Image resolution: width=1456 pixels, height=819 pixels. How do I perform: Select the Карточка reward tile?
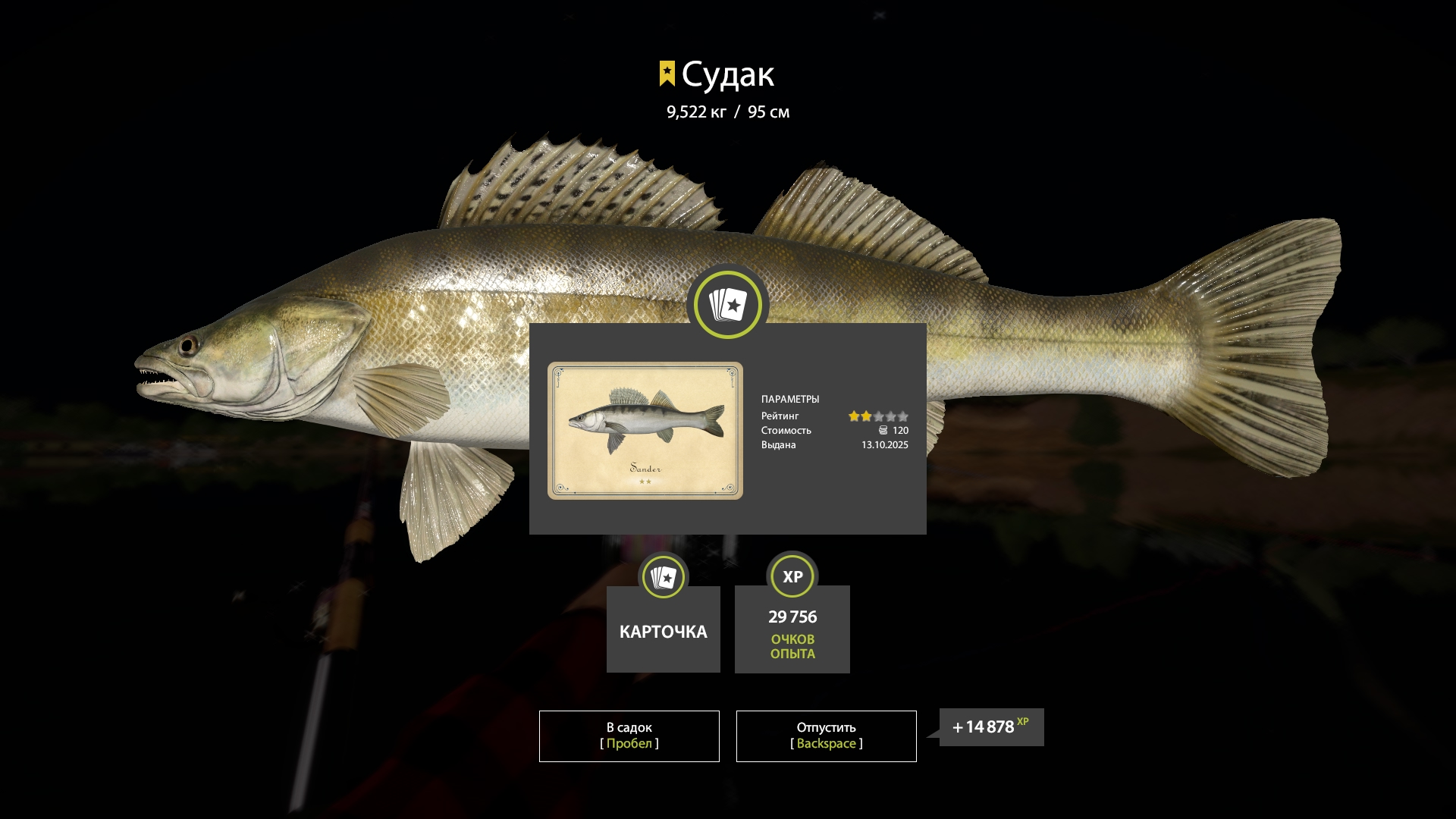(663, 629)
